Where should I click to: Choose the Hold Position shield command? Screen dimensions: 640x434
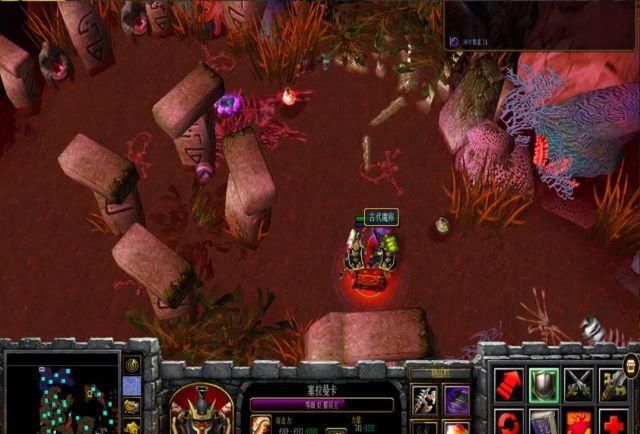point(544,384)
